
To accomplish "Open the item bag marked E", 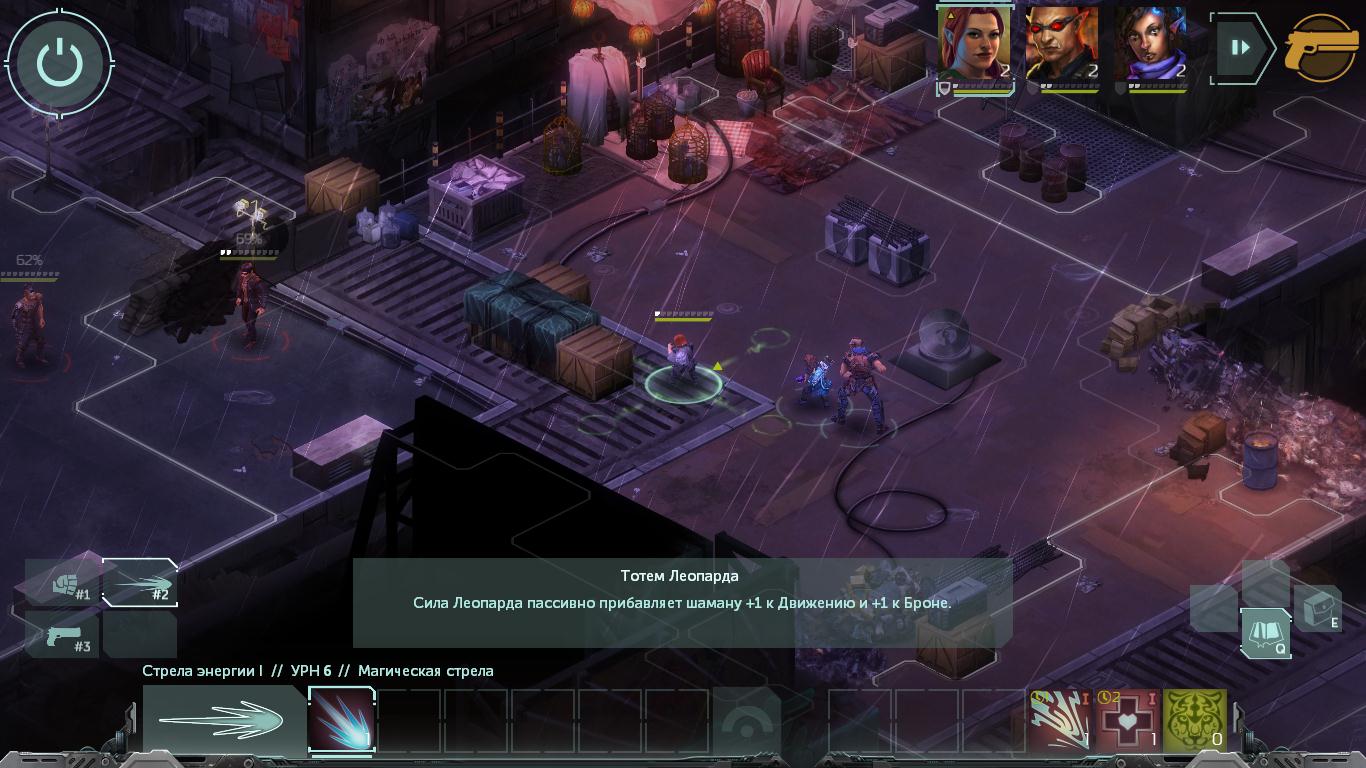I will tap(1318, 606).
